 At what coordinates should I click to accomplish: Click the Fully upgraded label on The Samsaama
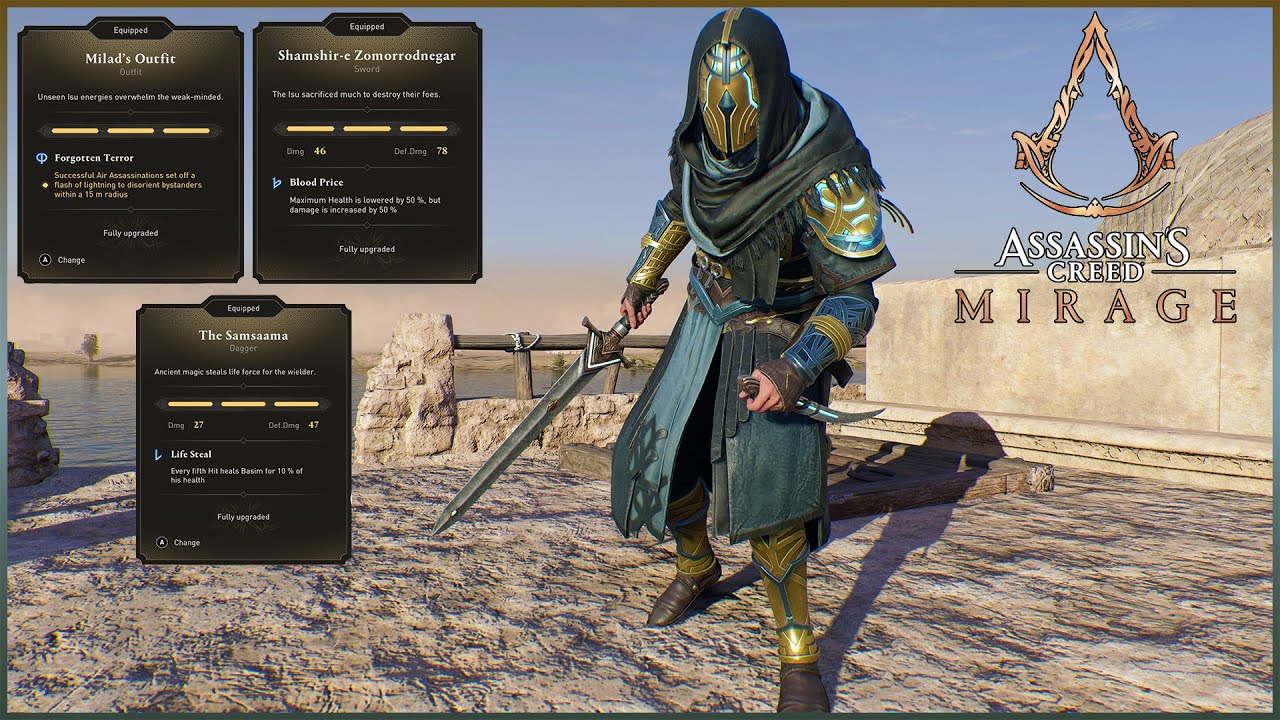(243, 517)
